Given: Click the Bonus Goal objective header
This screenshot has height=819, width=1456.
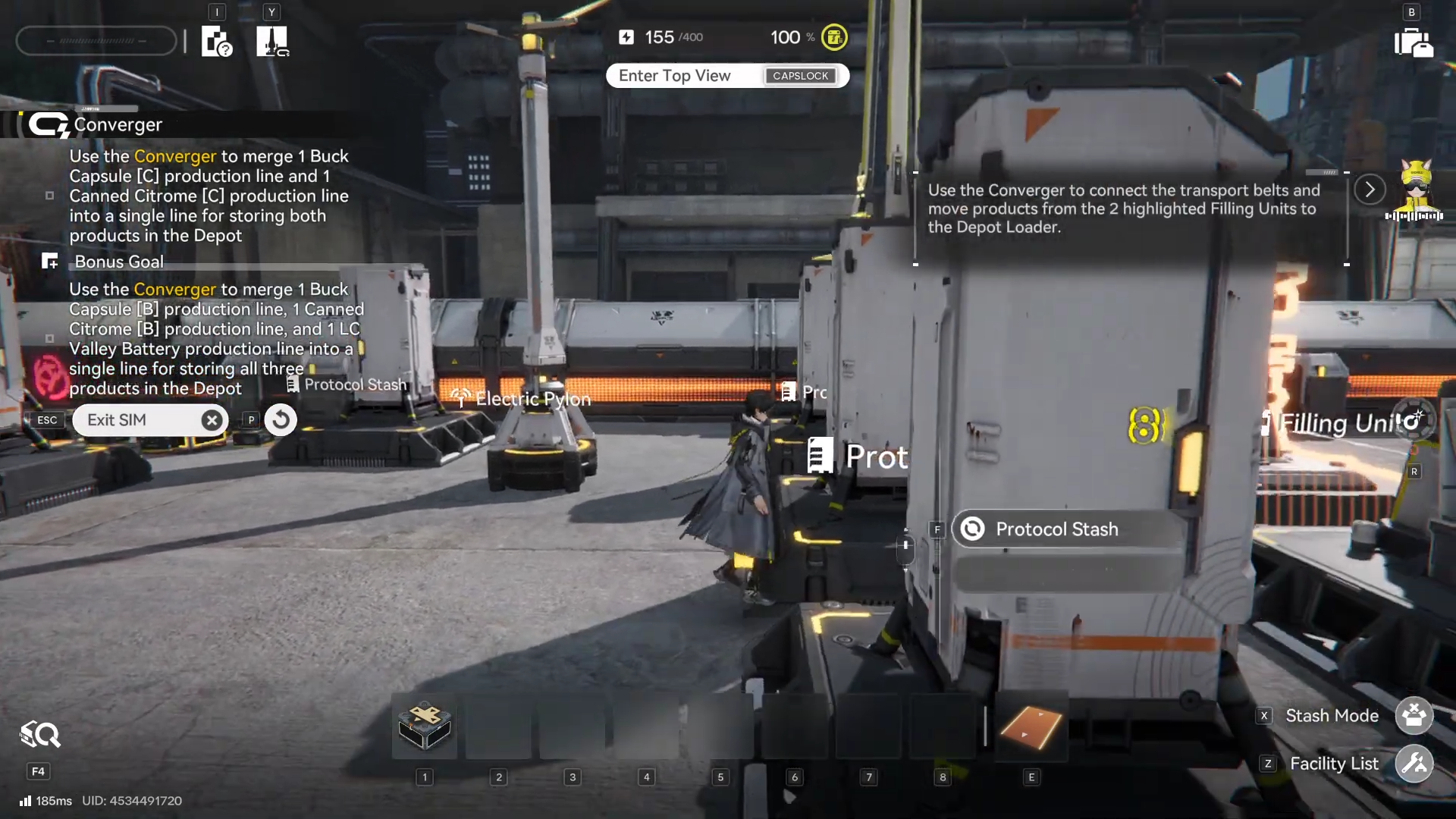Looking at the screenshot, I should point(119,262).
